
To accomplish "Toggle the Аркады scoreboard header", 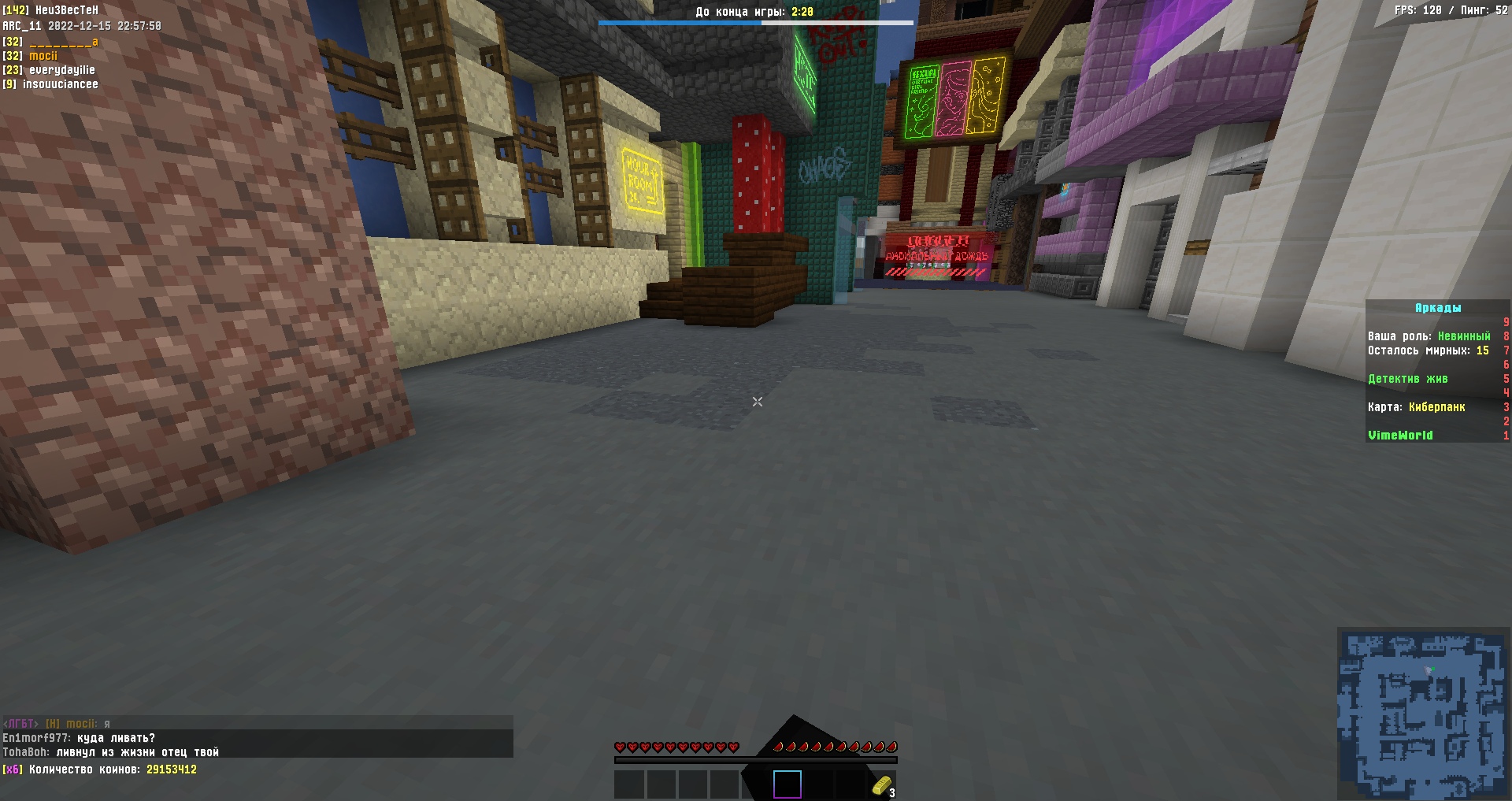I will click(1437, 308).
